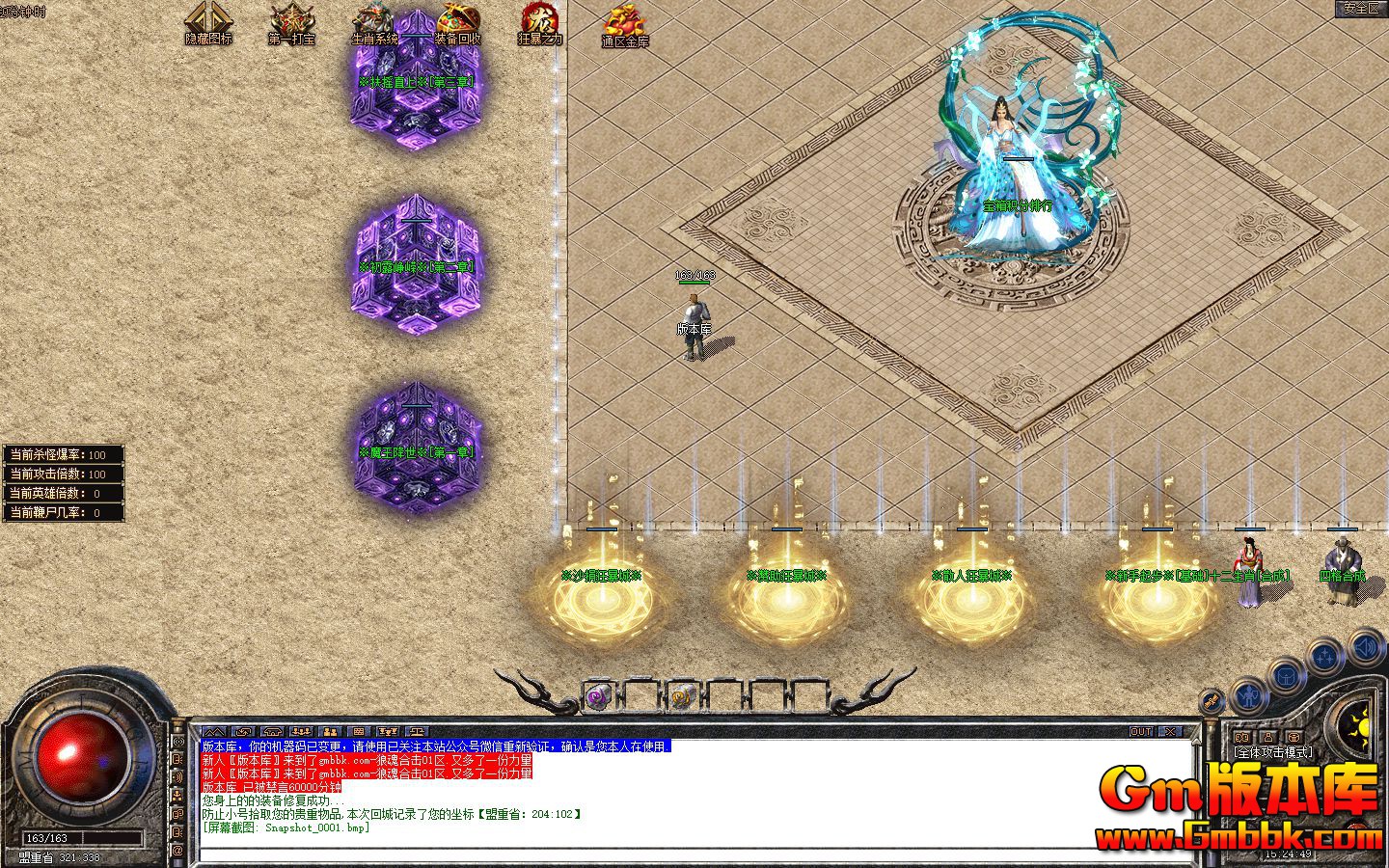
Task: Open the inventory bag icon near the minimap
Action: click(1286, 677)
